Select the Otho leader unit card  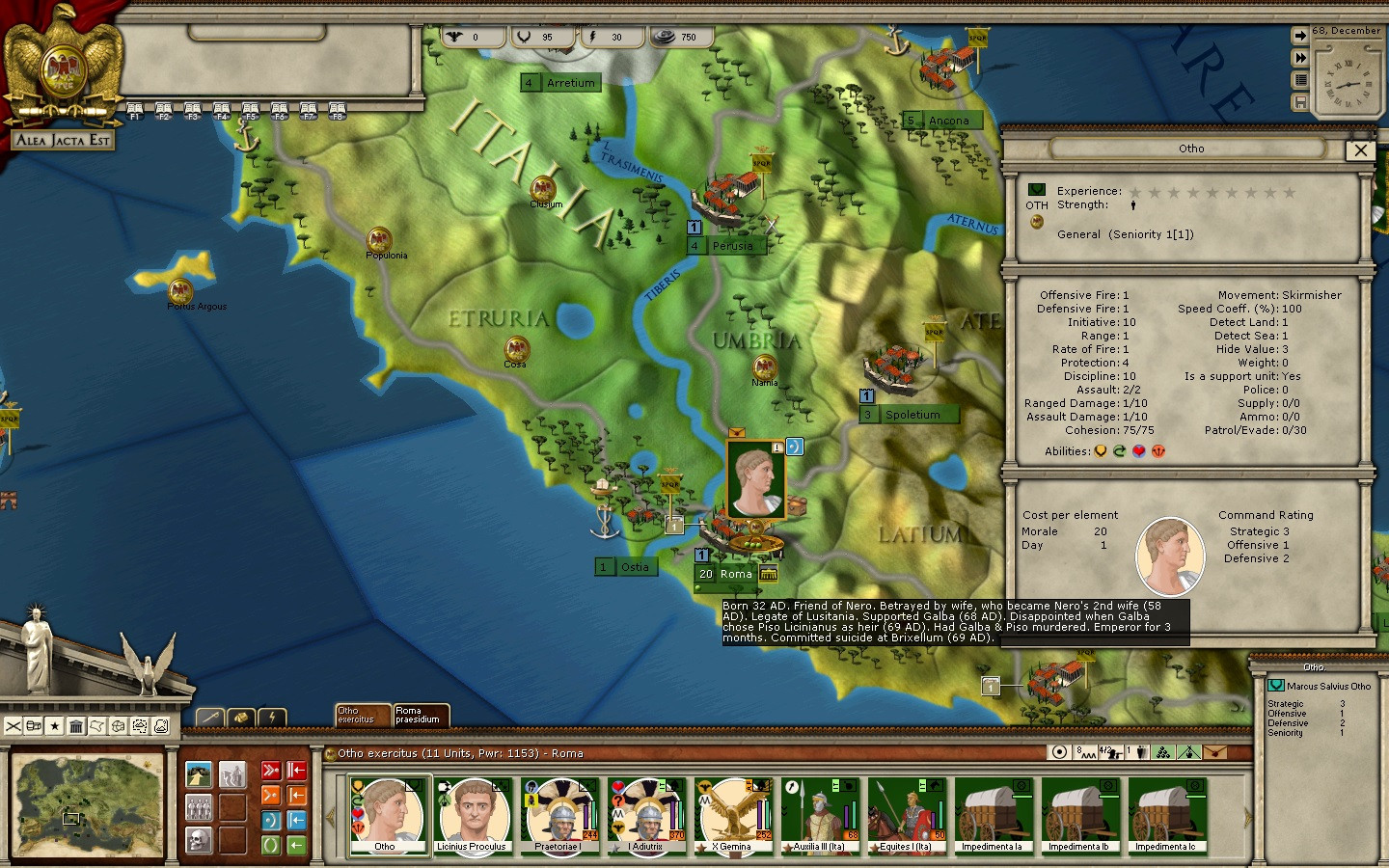point(387,816)
